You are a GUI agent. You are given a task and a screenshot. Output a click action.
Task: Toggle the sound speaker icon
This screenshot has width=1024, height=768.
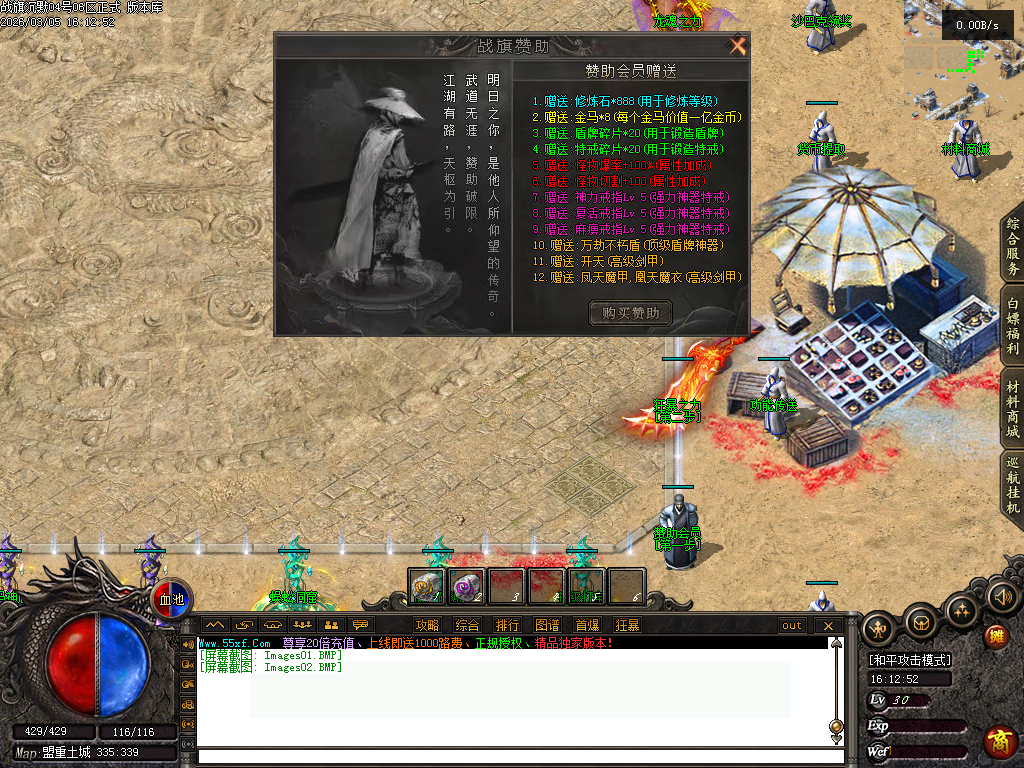[1001, 597]
